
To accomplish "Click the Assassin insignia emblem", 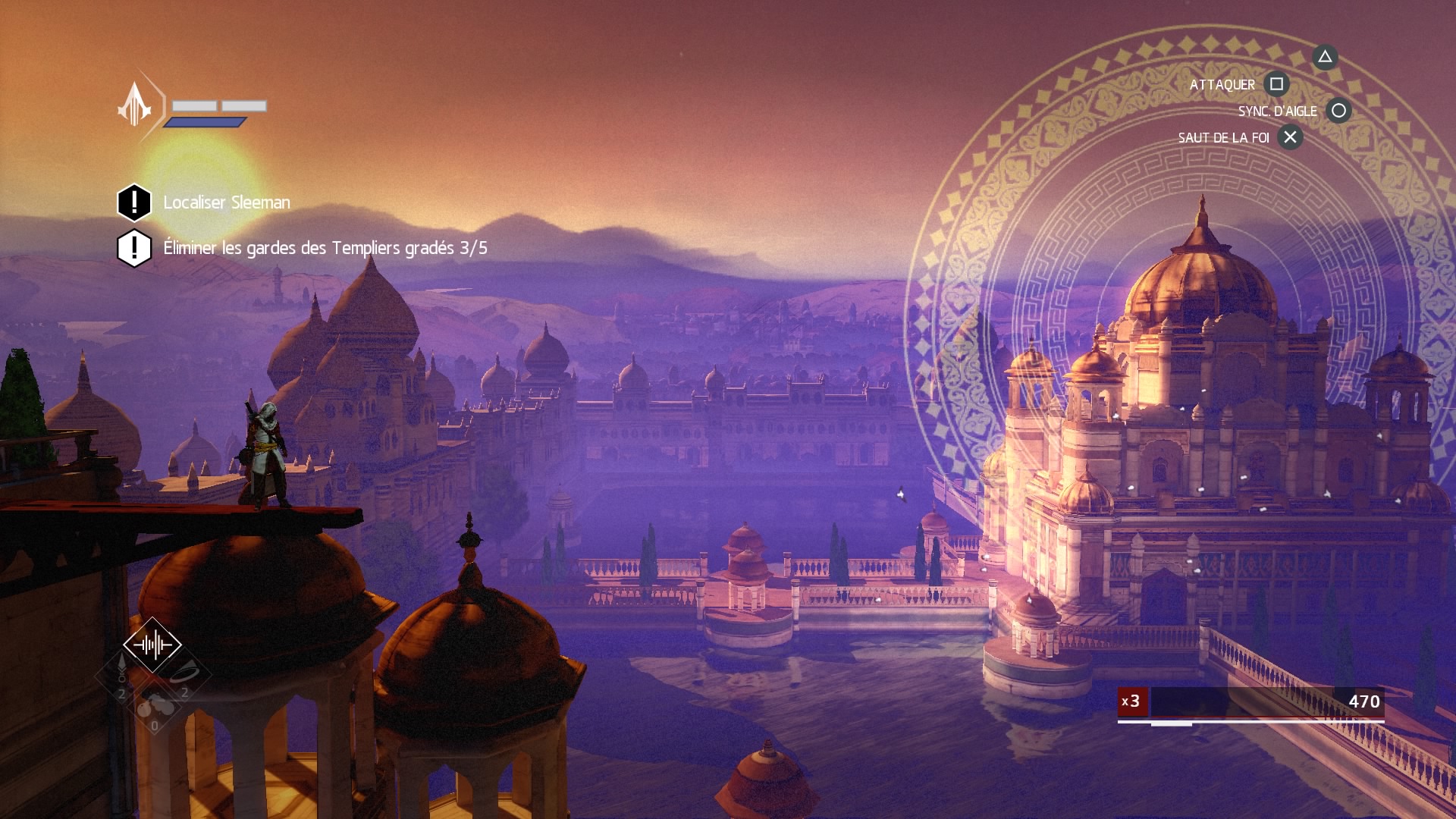I will point(135,105).
